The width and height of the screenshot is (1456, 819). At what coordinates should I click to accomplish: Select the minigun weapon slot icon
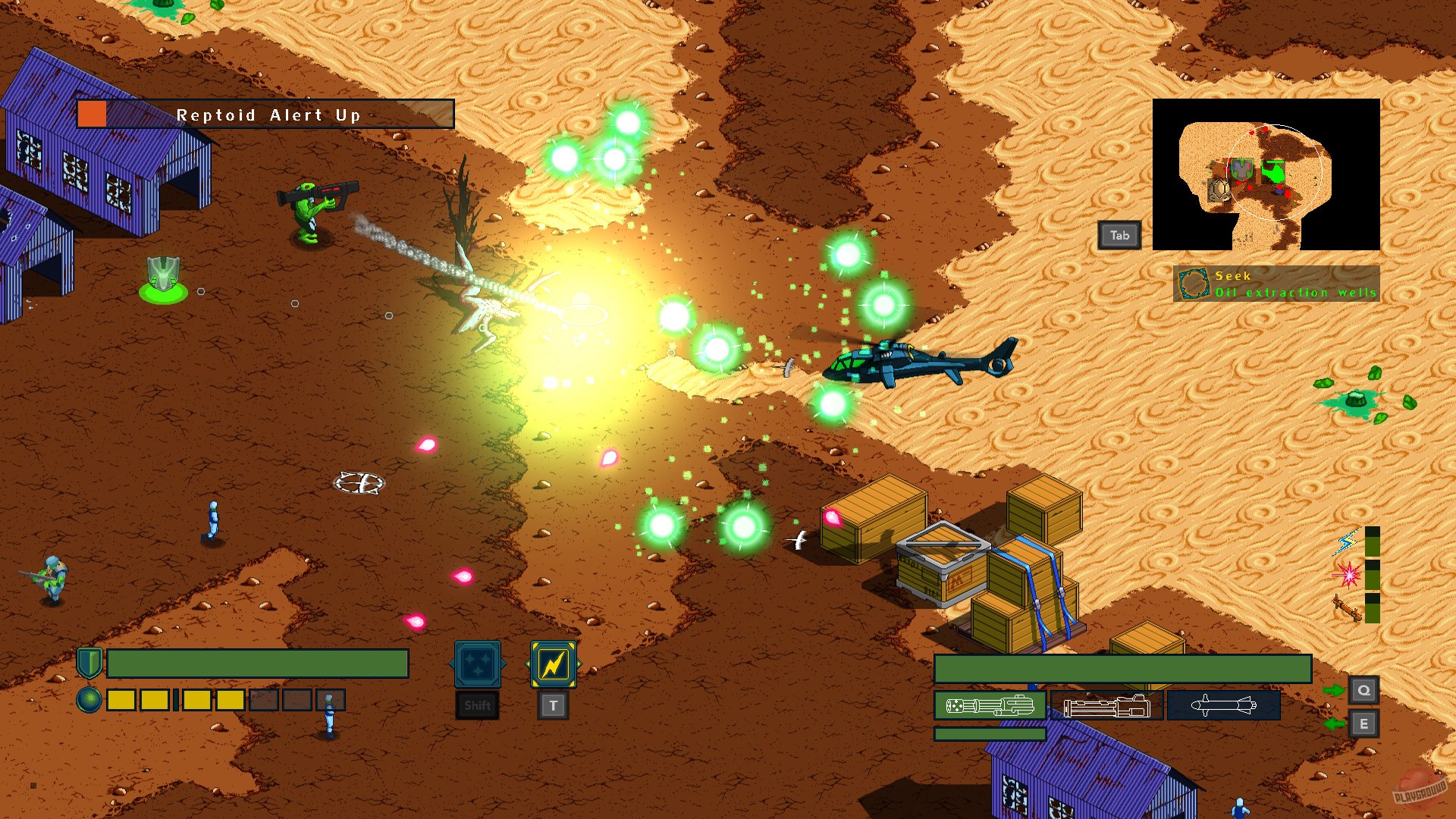[x=990, y=705]
